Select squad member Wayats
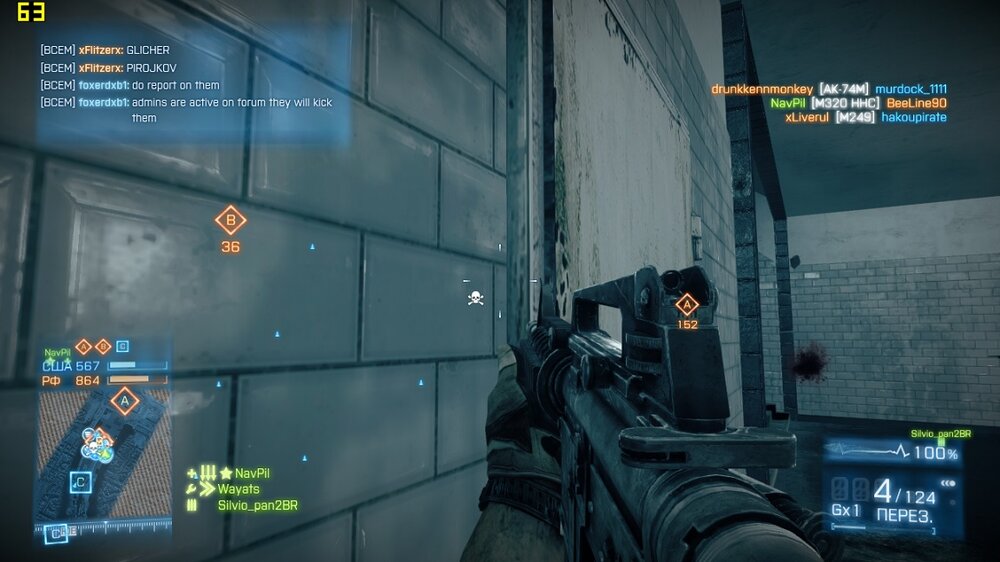This screenshot has height=562, width=1000. pos(238,489)
